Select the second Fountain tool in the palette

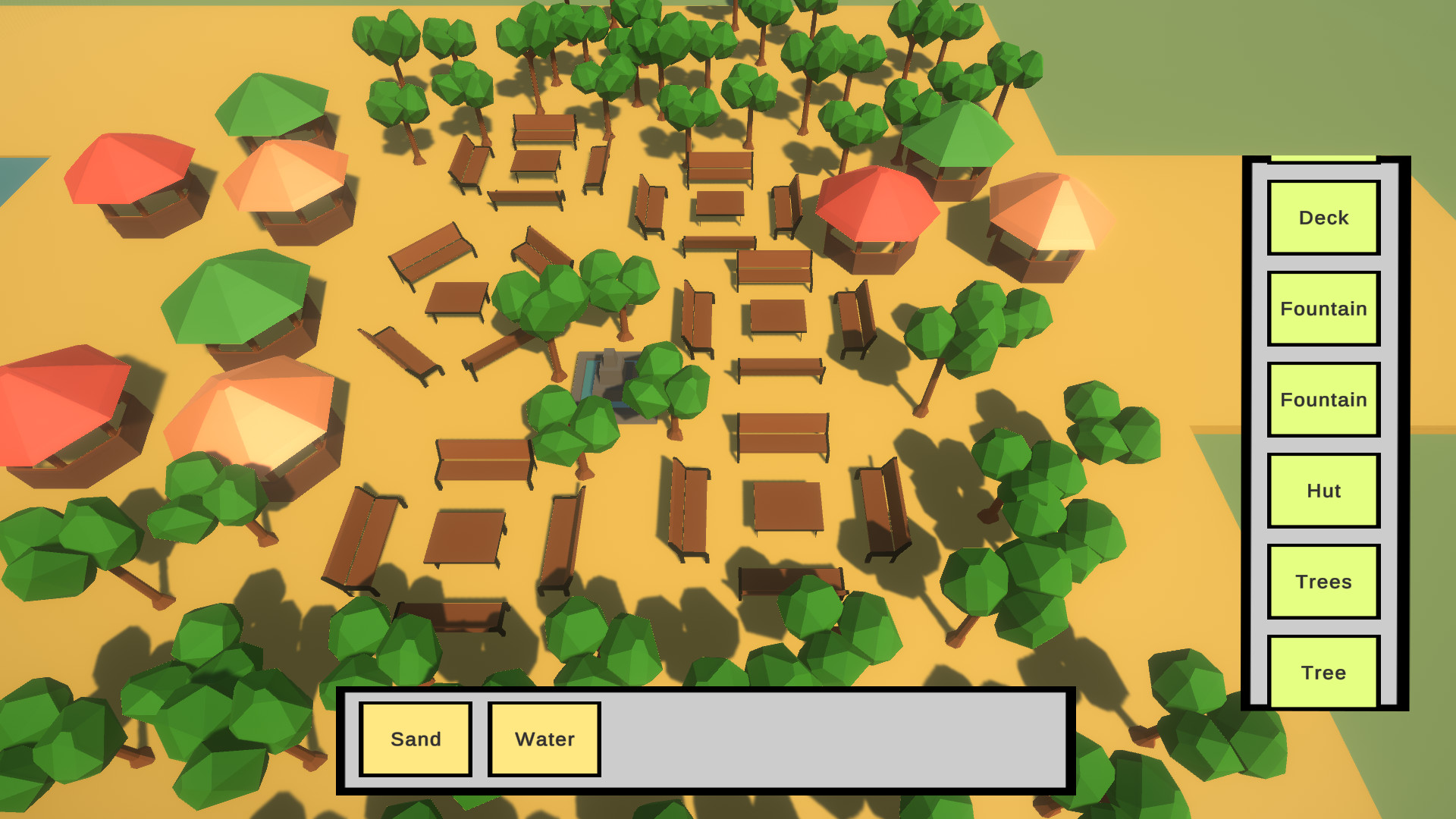1323,400
